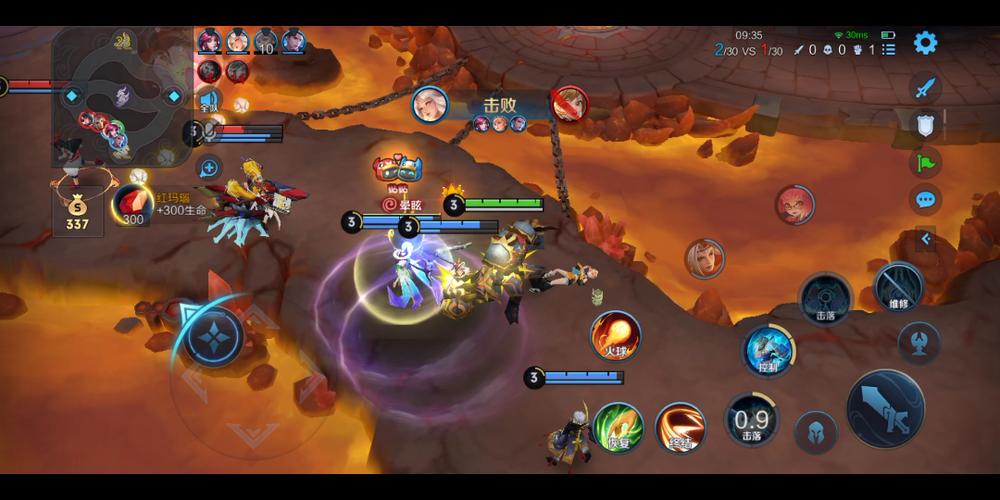This screenshot has width=1000, height=500.
Task: Open the settings gear menu
Action: point(926,43)
